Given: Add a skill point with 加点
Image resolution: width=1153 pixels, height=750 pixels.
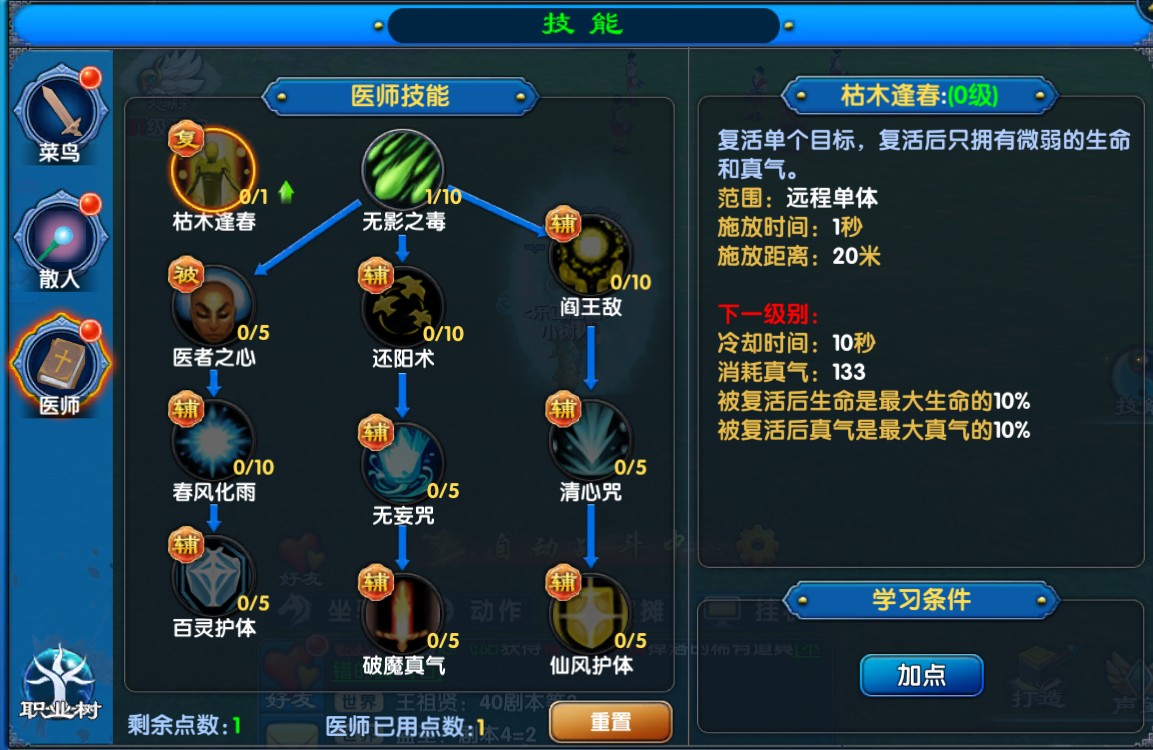Looking at the screenshot, I should click(x=921, y=675).
